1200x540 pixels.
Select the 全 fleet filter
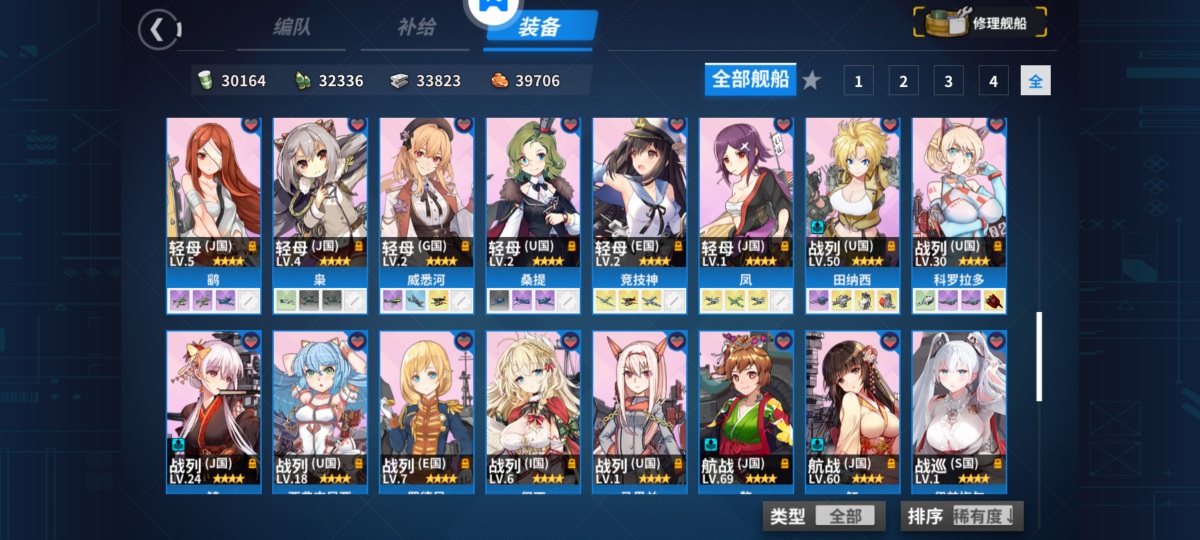tap(1035, 81)
